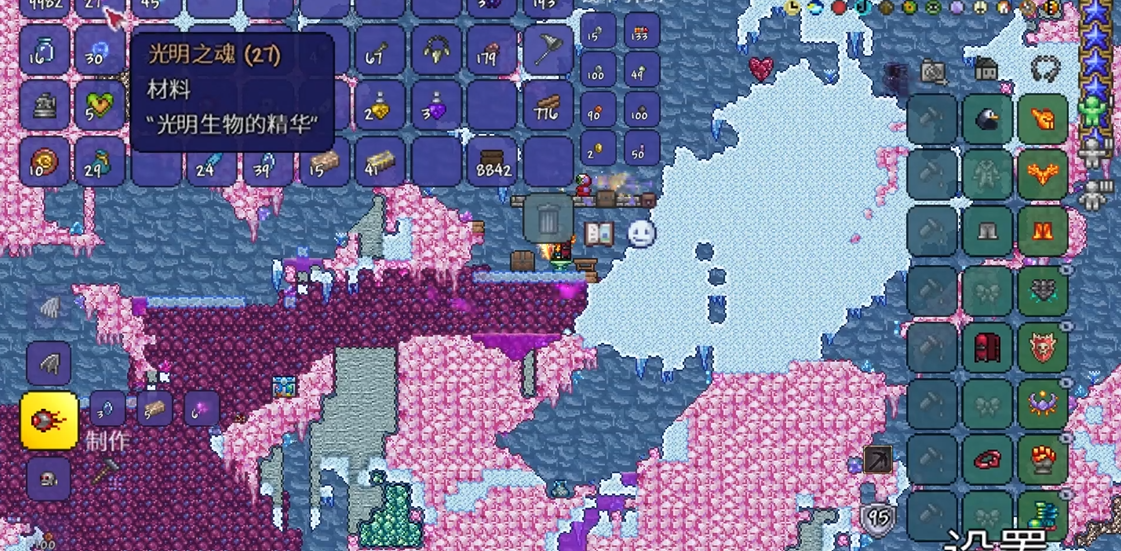Screen dimensions: 1121x551
Task: Select the fire gauntlet accessory slot
Action: (1042, 460)
